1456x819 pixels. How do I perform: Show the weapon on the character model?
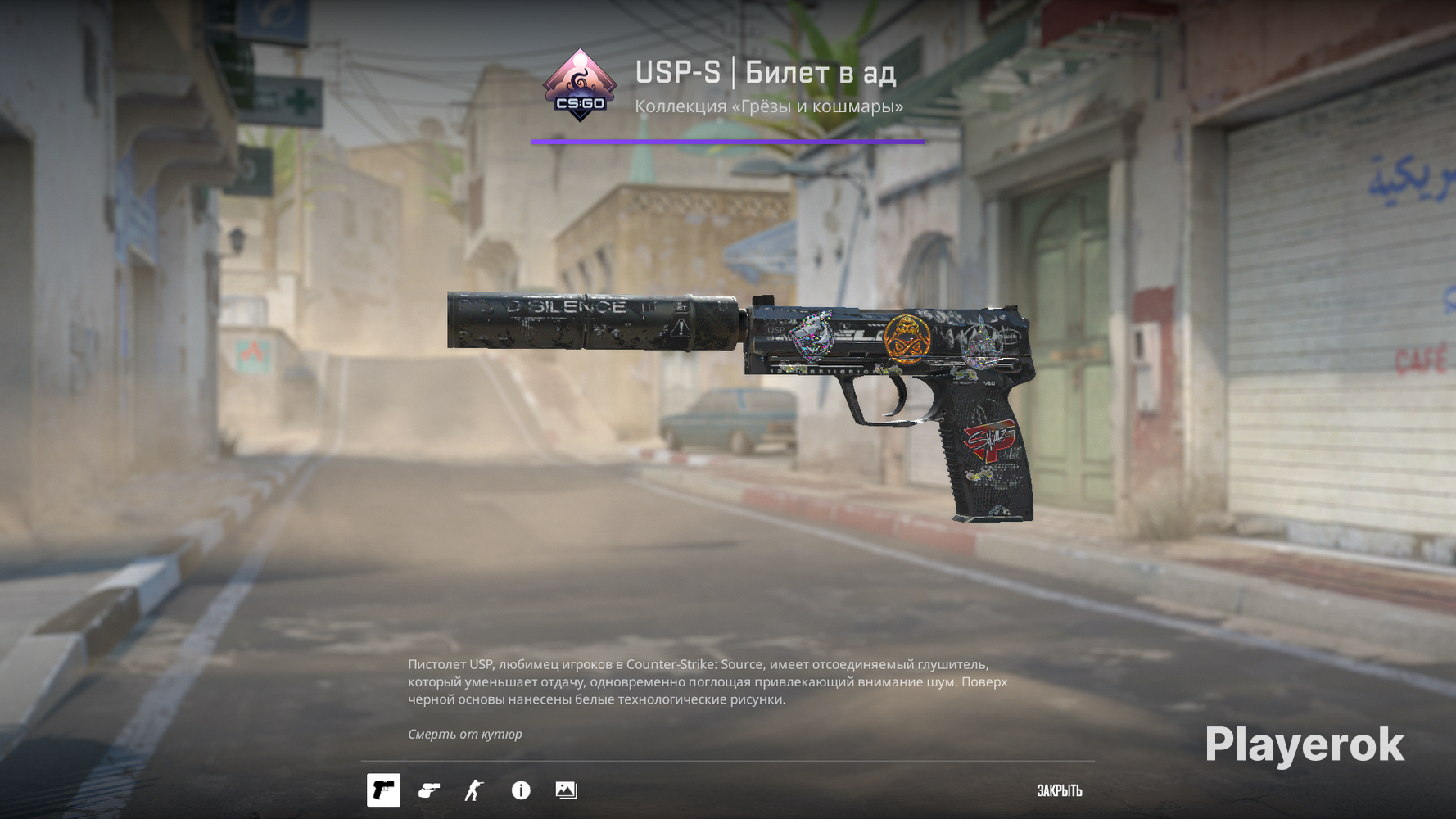[x=474, y=790]
